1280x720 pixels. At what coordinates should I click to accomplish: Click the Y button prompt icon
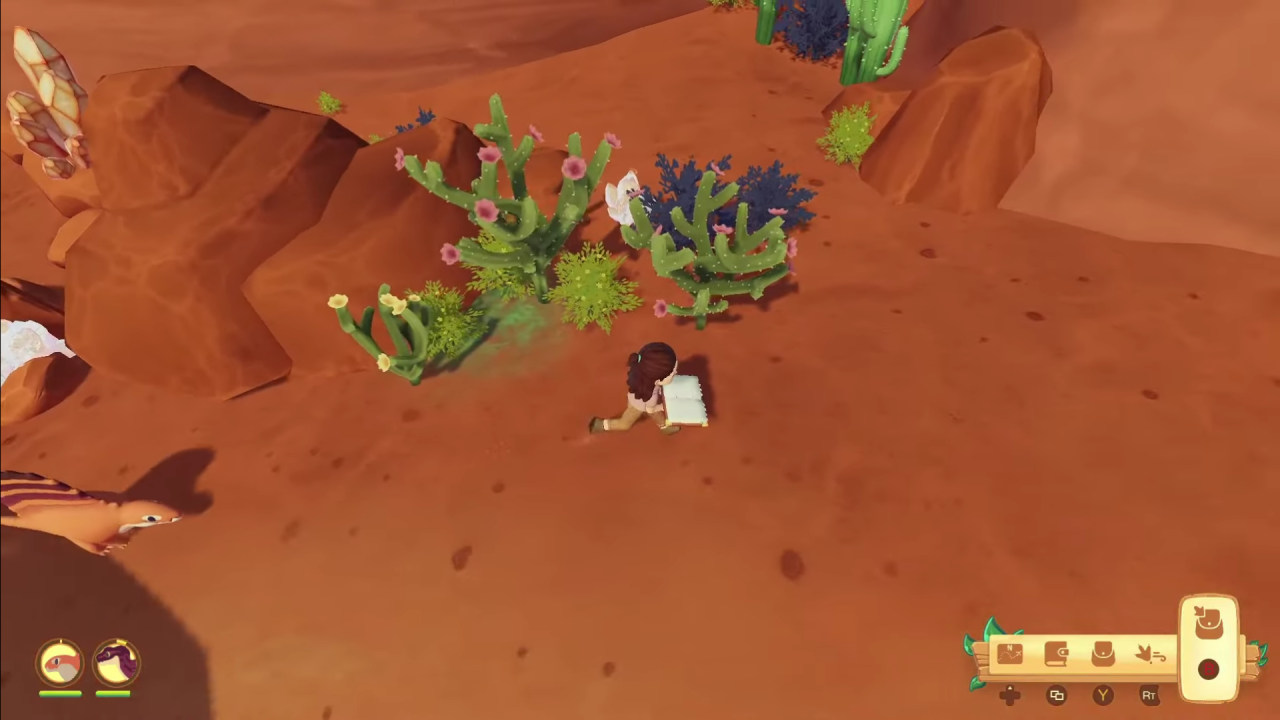[x=1102, y=694]
